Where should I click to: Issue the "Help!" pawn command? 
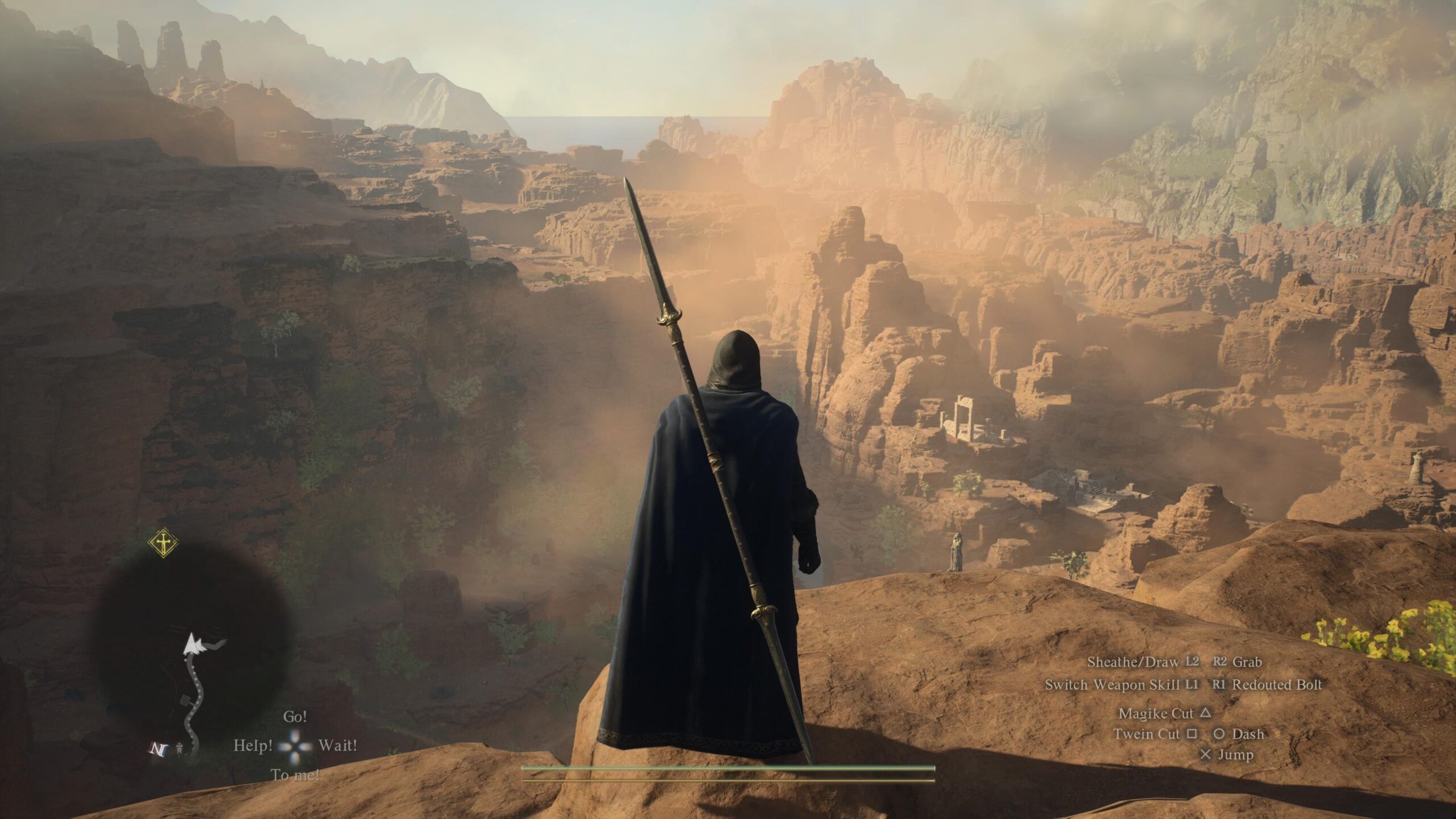click(x=253, y=745)
